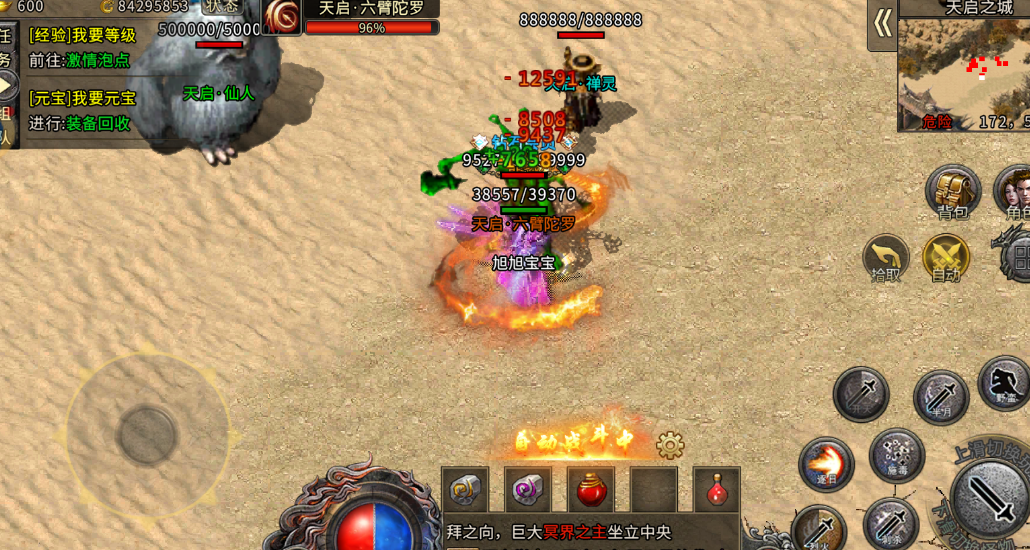Open the 背包 backpack
Viewport: 1030px width, 550px height.
point(953,190)
